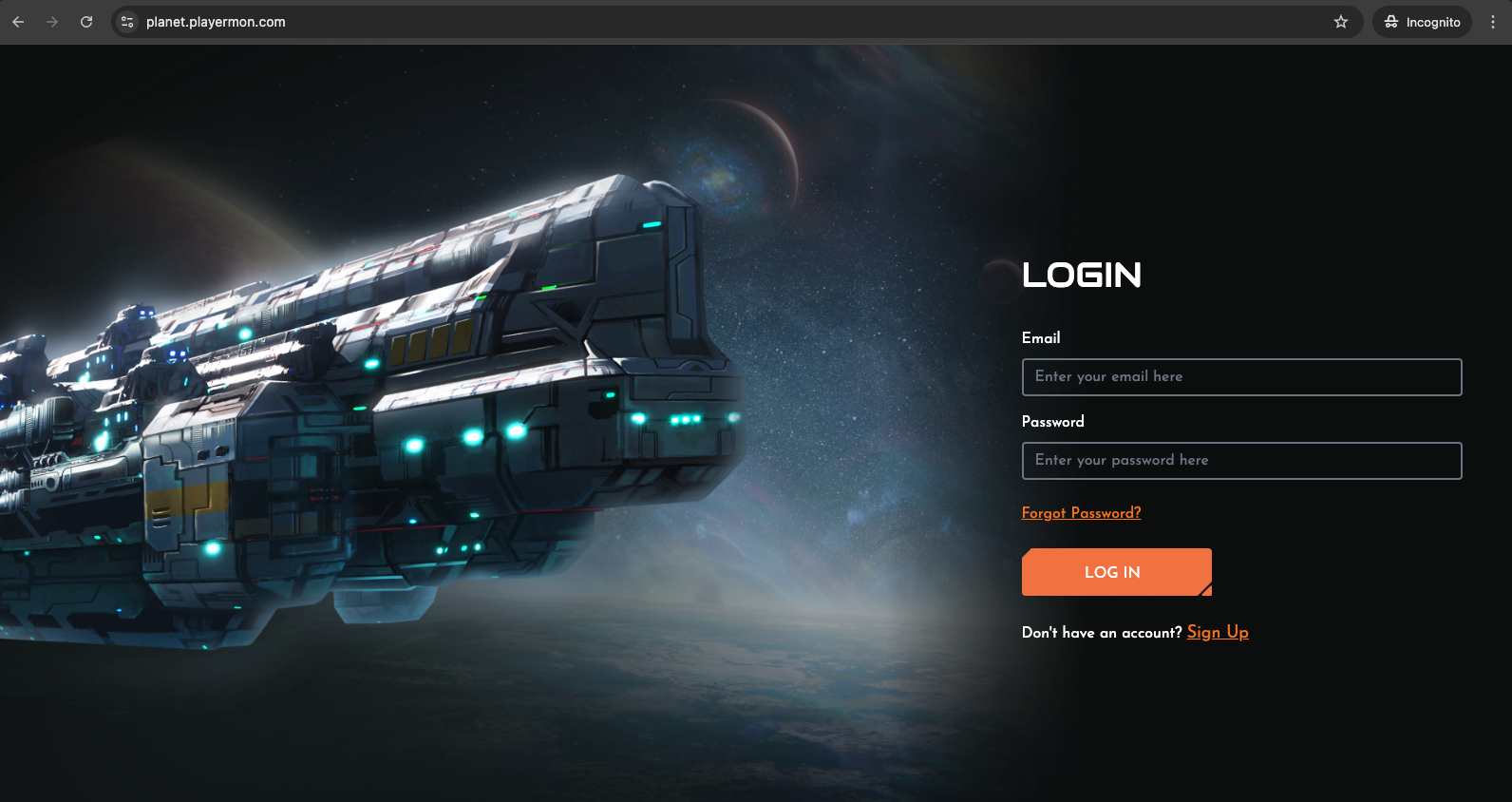Click the Incognito badge in the toolbar

[x=1421, y=21]
